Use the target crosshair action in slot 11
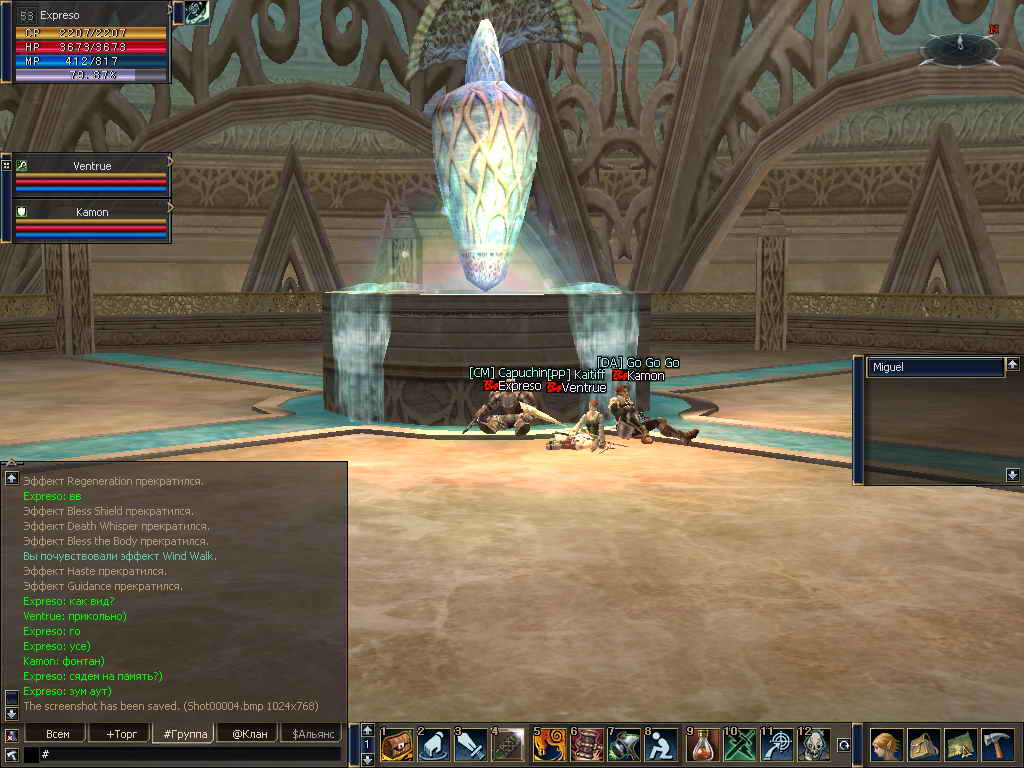Viewport: 1024px width, 768px height. pyautogui.click(x=778, y=746)
